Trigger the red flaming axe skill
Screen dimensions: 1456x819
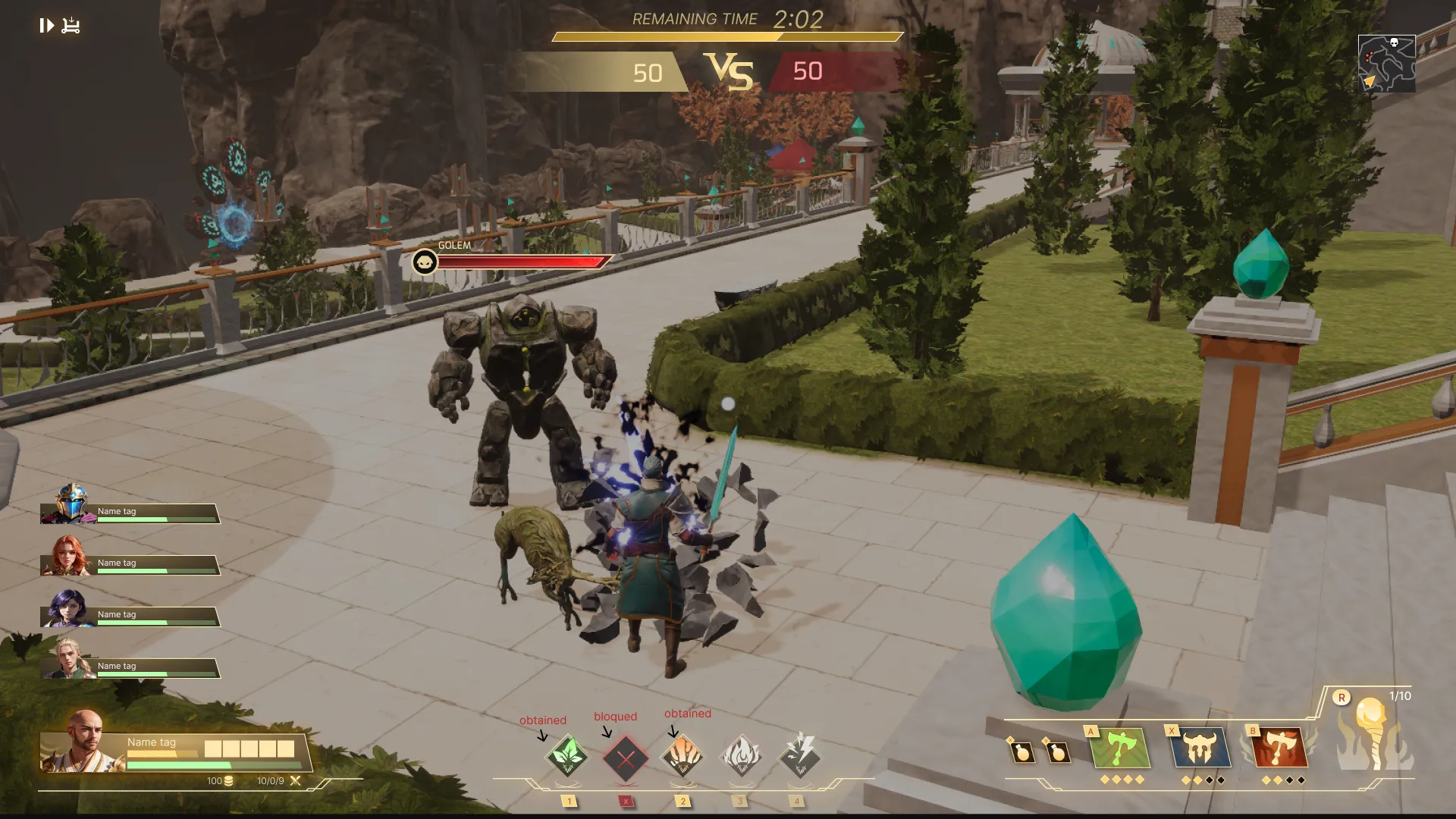pyautogui.click(x=1280, y=748)
